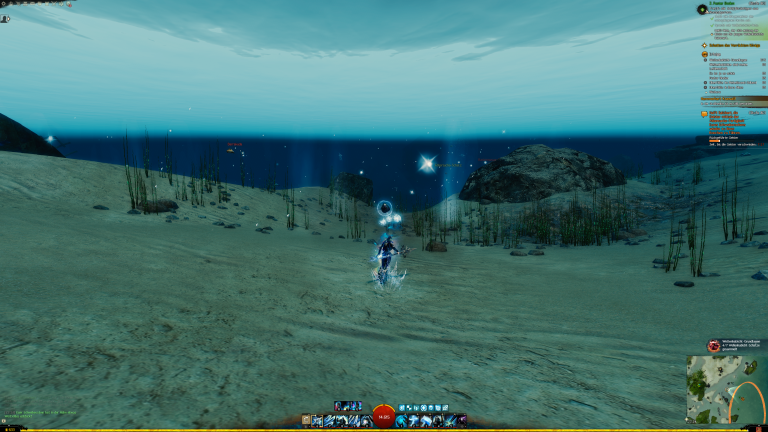Image resolution: width=768 pixels, height=432 pixels.
Task: Activate the first weapon skill icon
Action: pos(318,421)
